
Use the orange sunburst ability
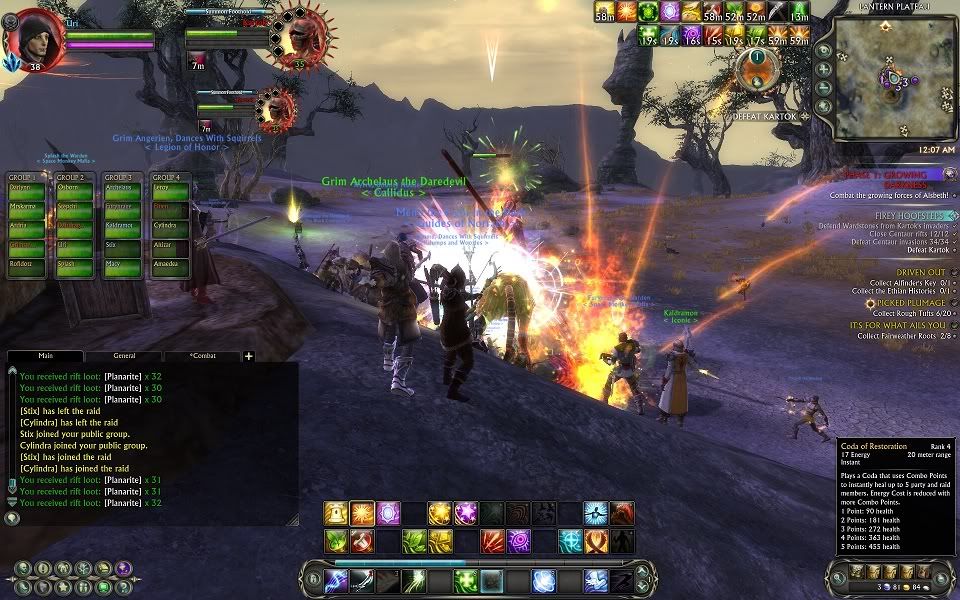tap(362, 514)
